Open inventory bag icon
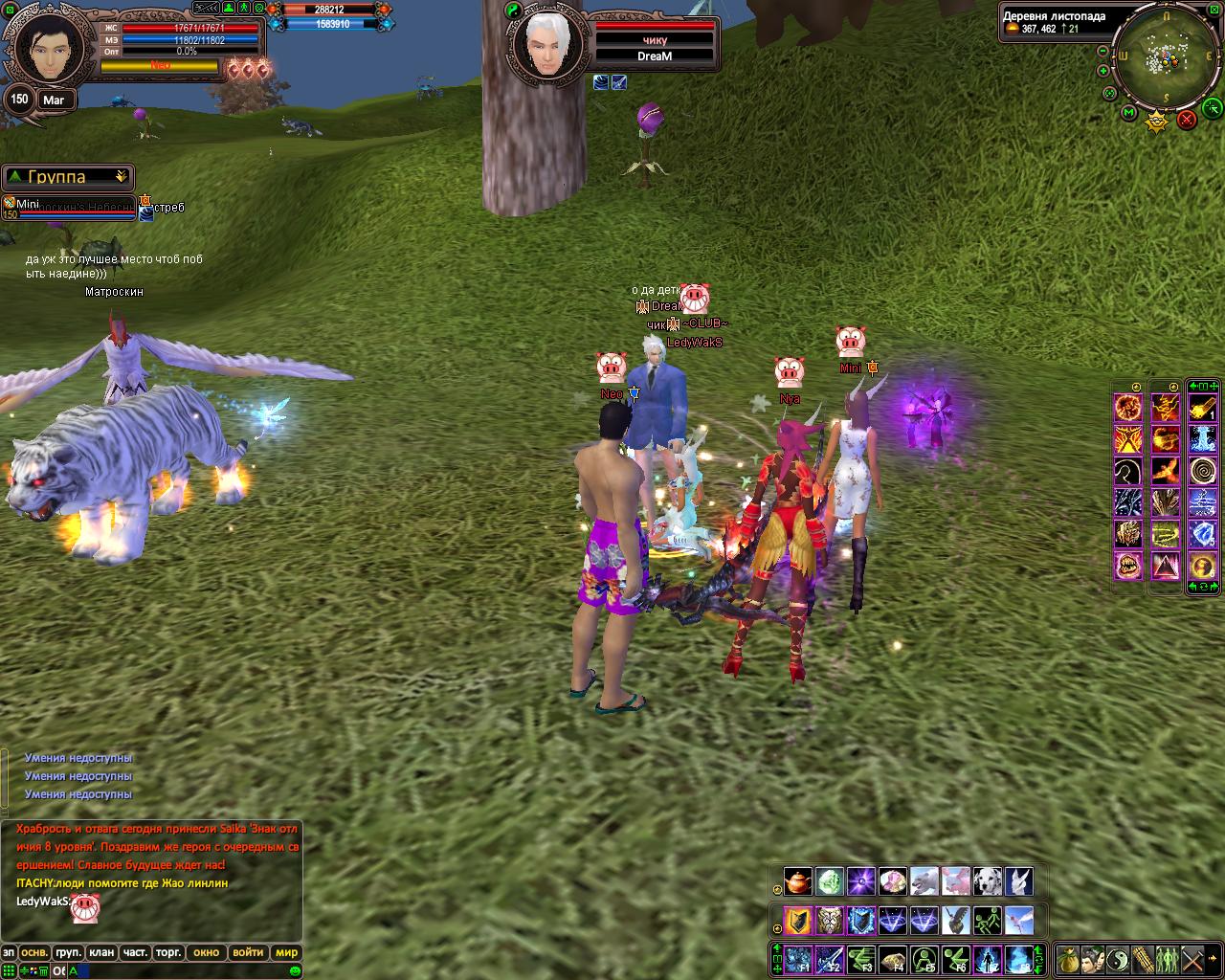 point(1067,959)
